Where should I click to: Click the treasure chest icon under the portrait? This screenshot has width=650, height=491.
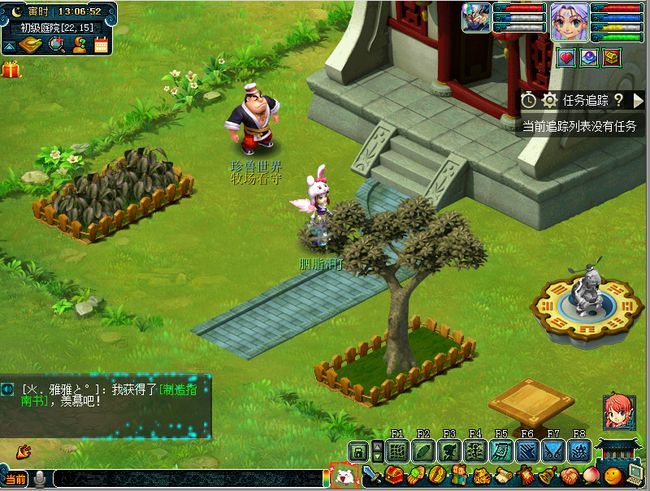click(610, 57)
